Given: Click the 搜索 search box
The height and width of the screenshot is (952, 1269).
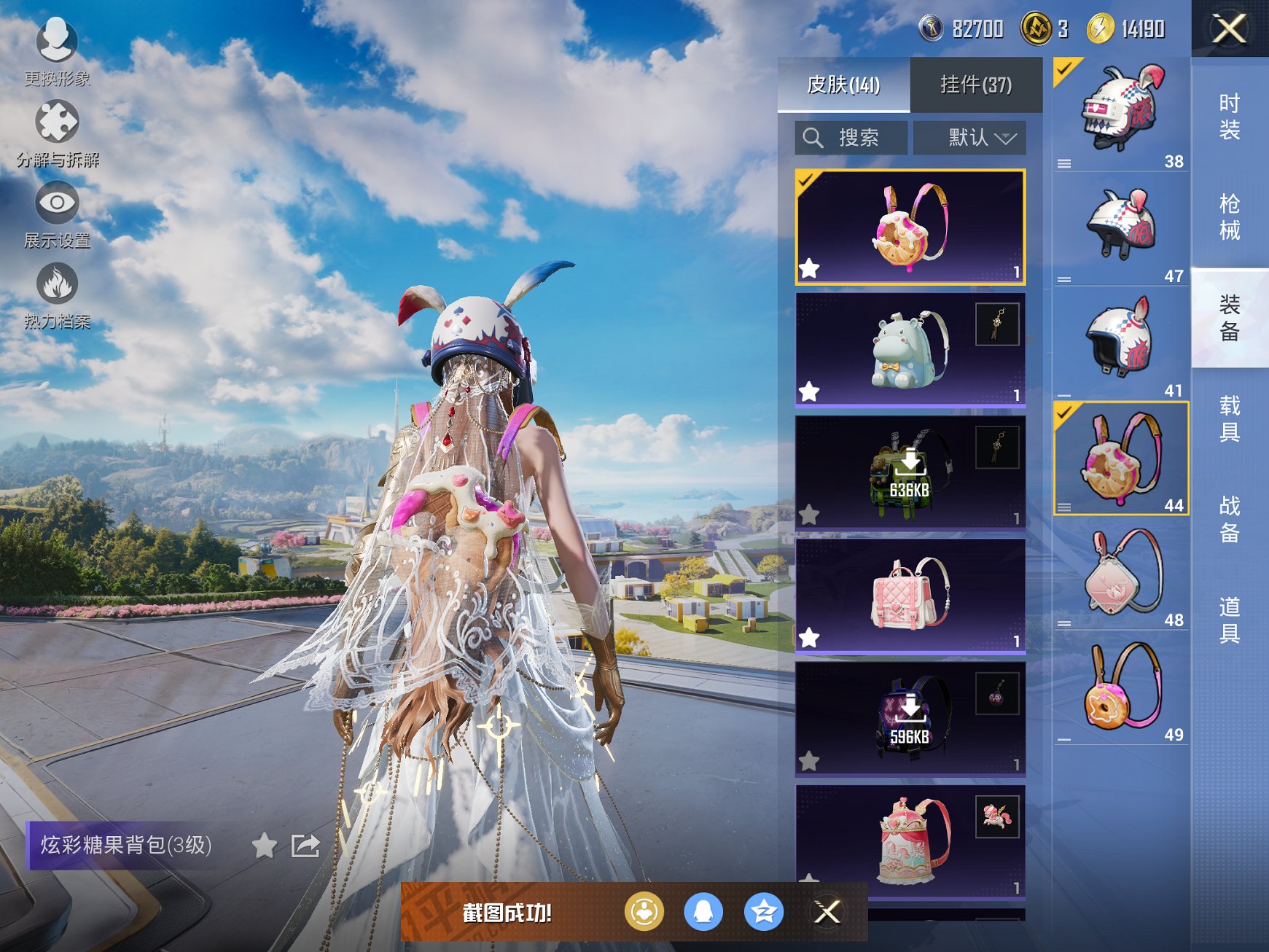Looking at the screenshot, I should click(x=851, y=138).
